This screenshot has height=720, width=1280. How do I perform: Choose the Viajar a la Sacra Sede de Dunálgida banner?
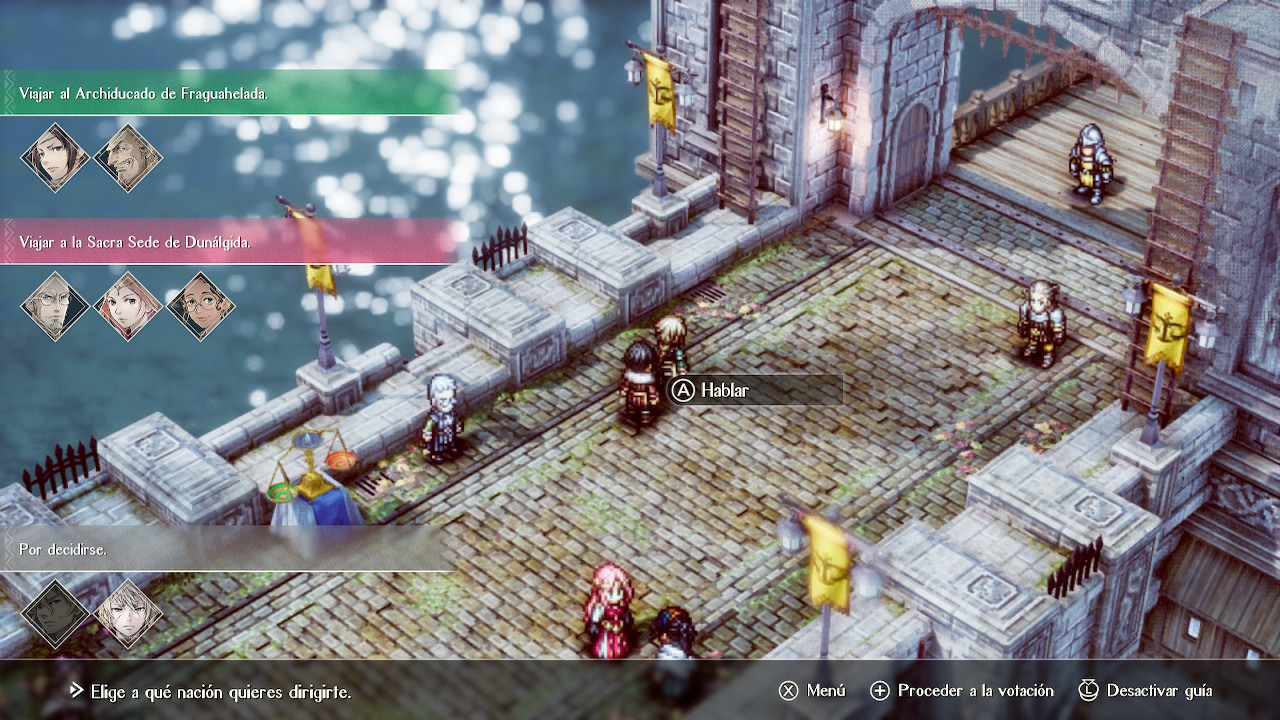[230, 242]
